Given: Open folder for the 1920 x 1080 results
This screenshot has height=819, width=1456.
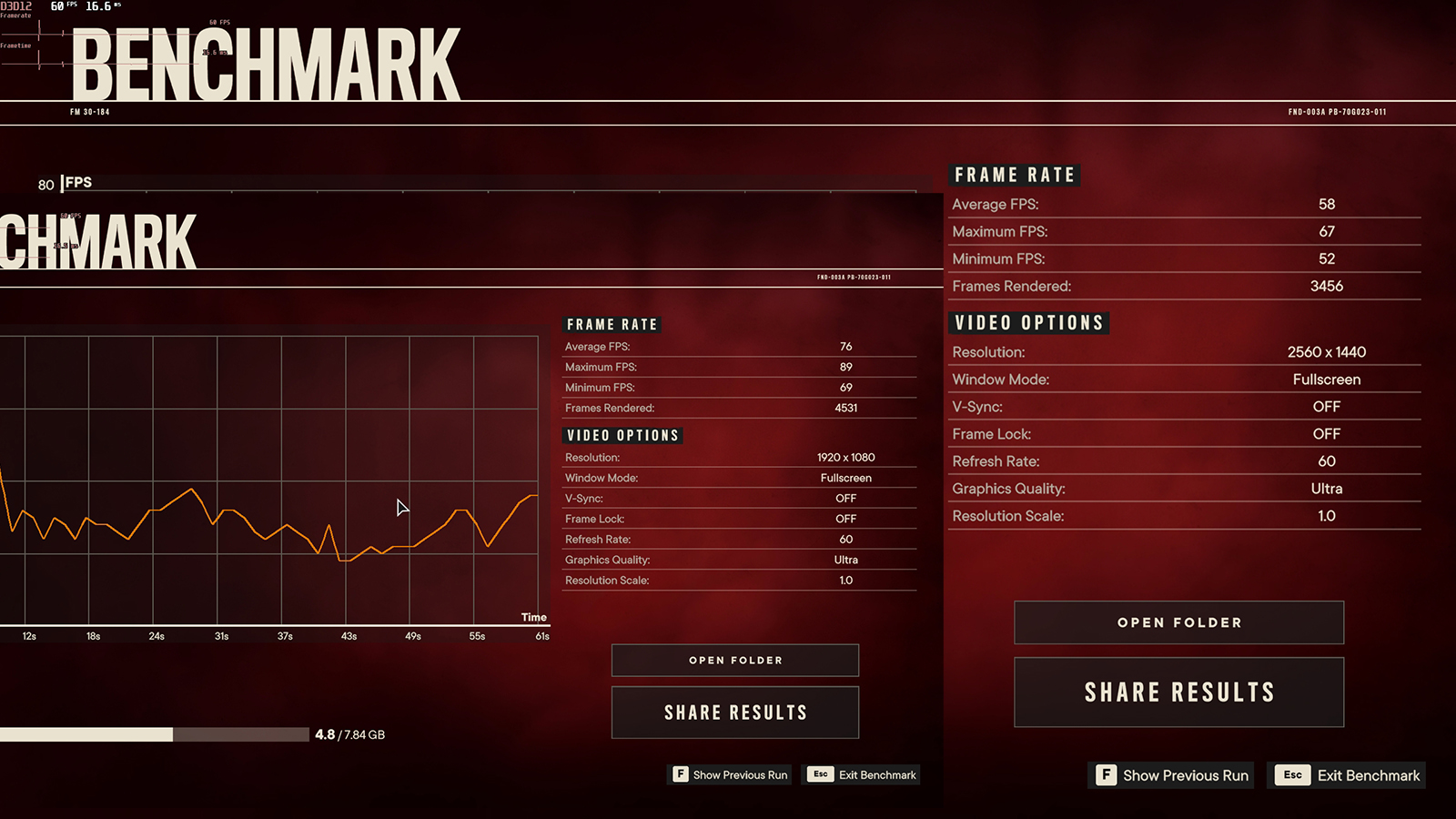Looking at the screenshot, I should tap(735, 661).
